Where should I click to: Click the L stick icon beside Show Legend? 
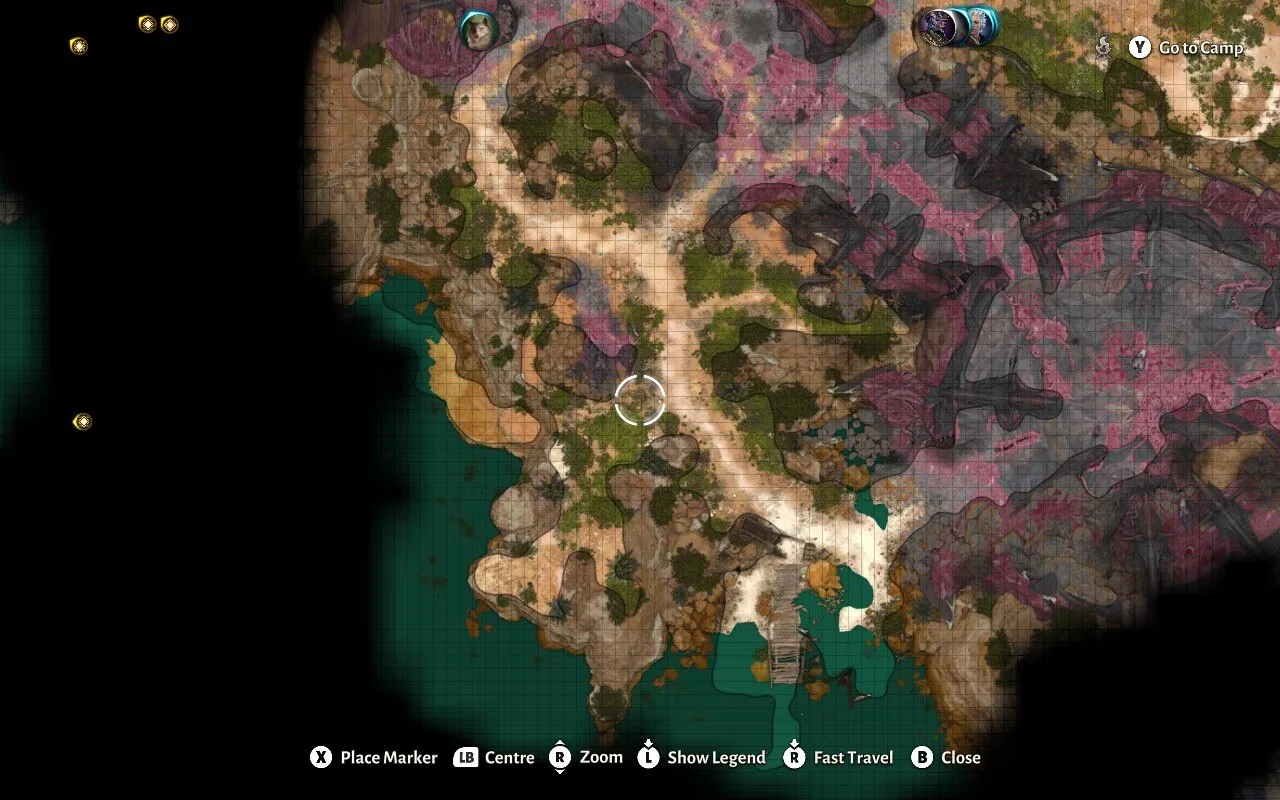[x=648, y=758]
